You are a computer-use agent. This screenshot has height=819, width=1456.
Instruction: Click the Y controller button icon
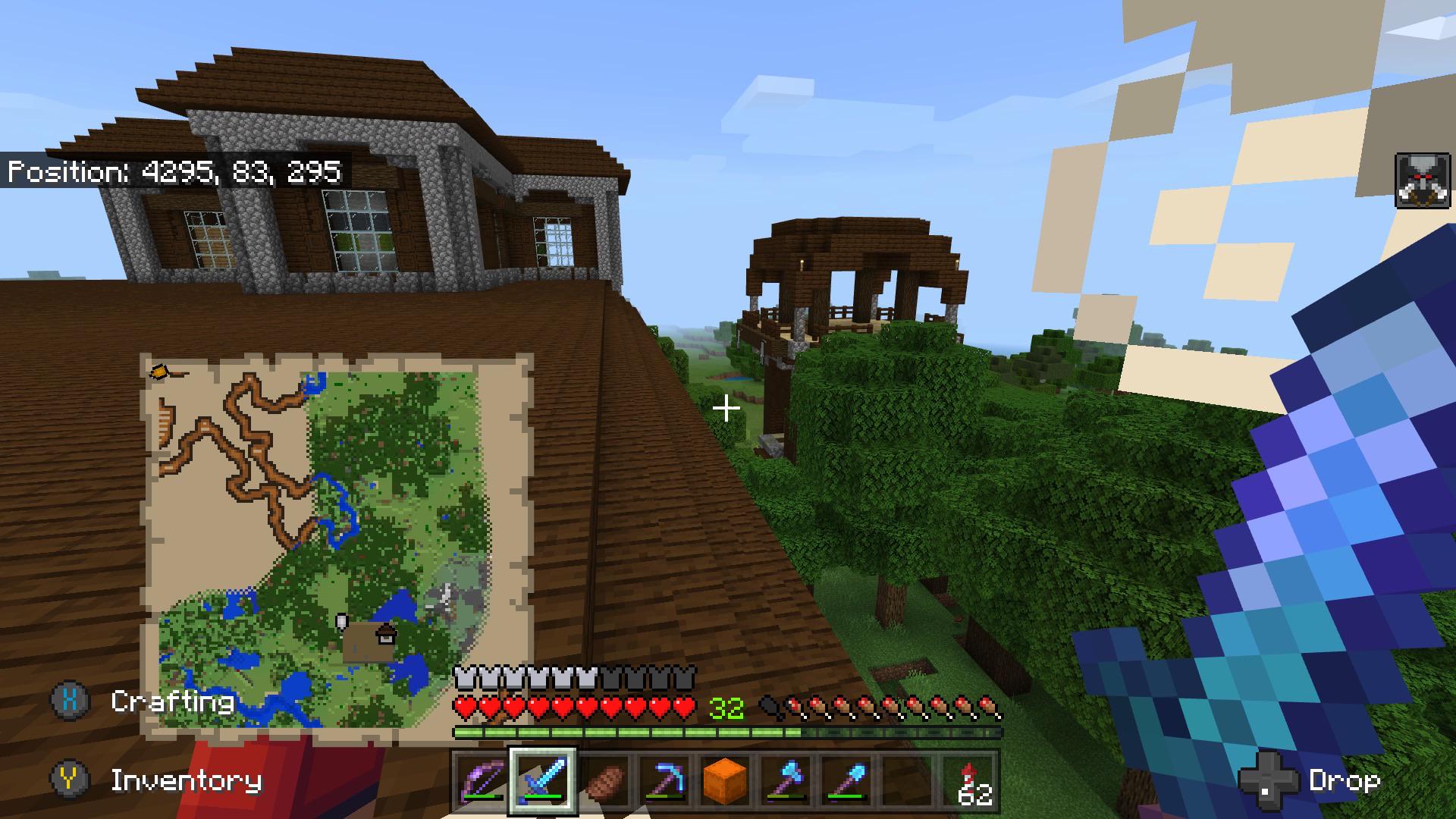[x=69, y=778]
